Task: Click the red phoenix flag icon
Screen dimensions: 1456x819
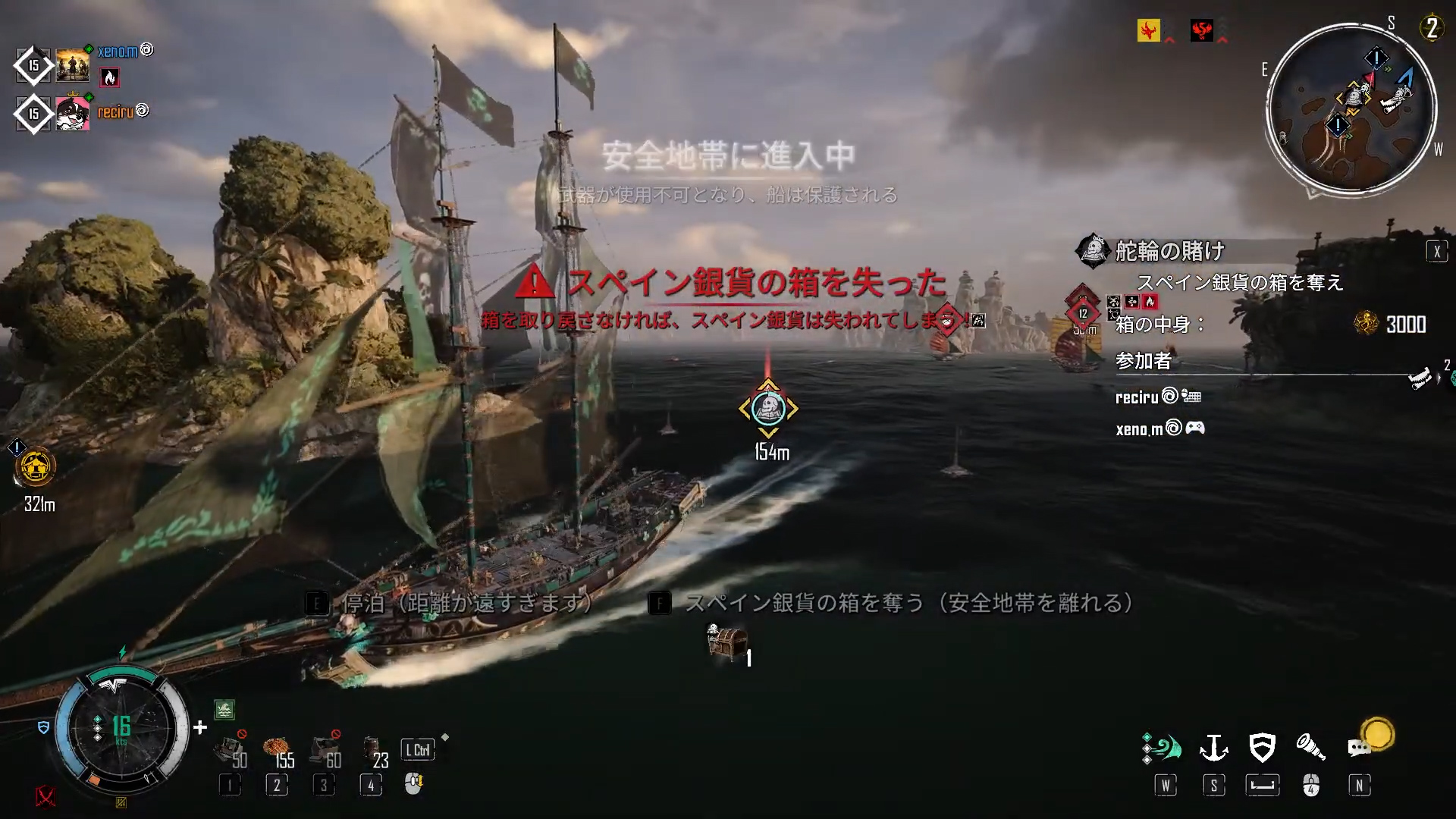Action: coord(1201,30)
